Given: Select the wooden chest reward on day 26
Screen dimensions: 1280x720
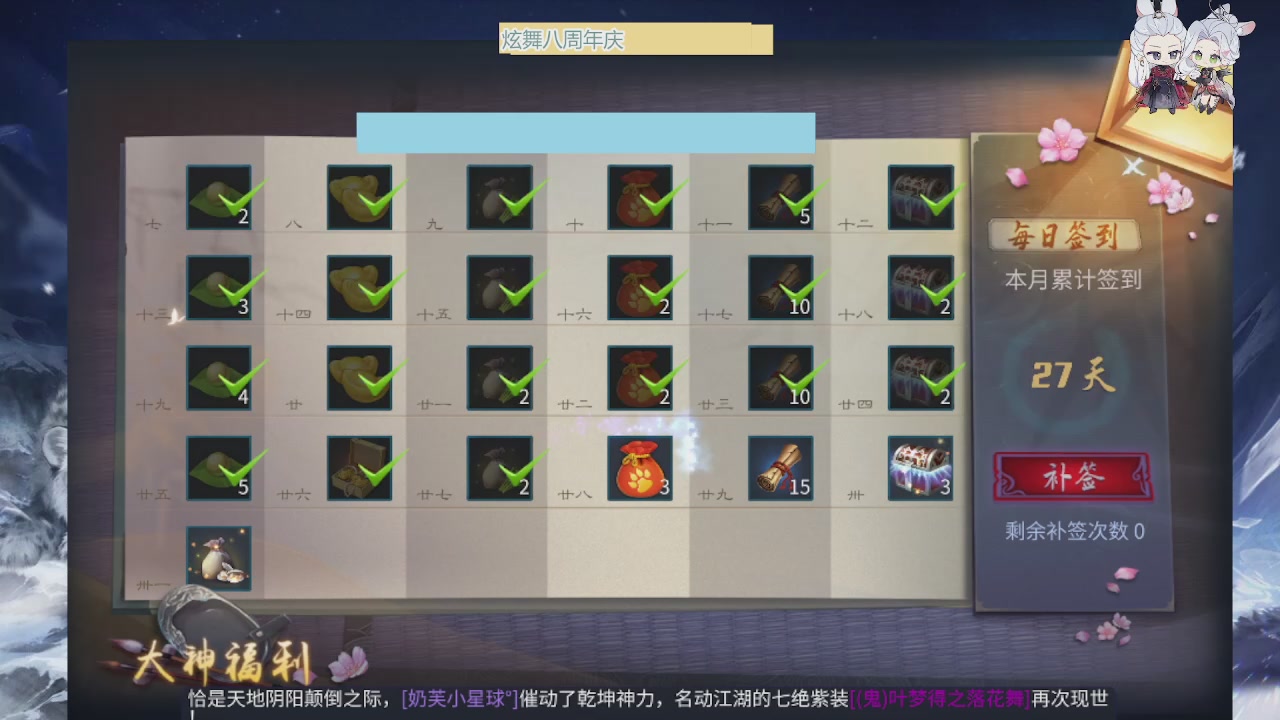Looking at the screenshot, I should point(359,467).
